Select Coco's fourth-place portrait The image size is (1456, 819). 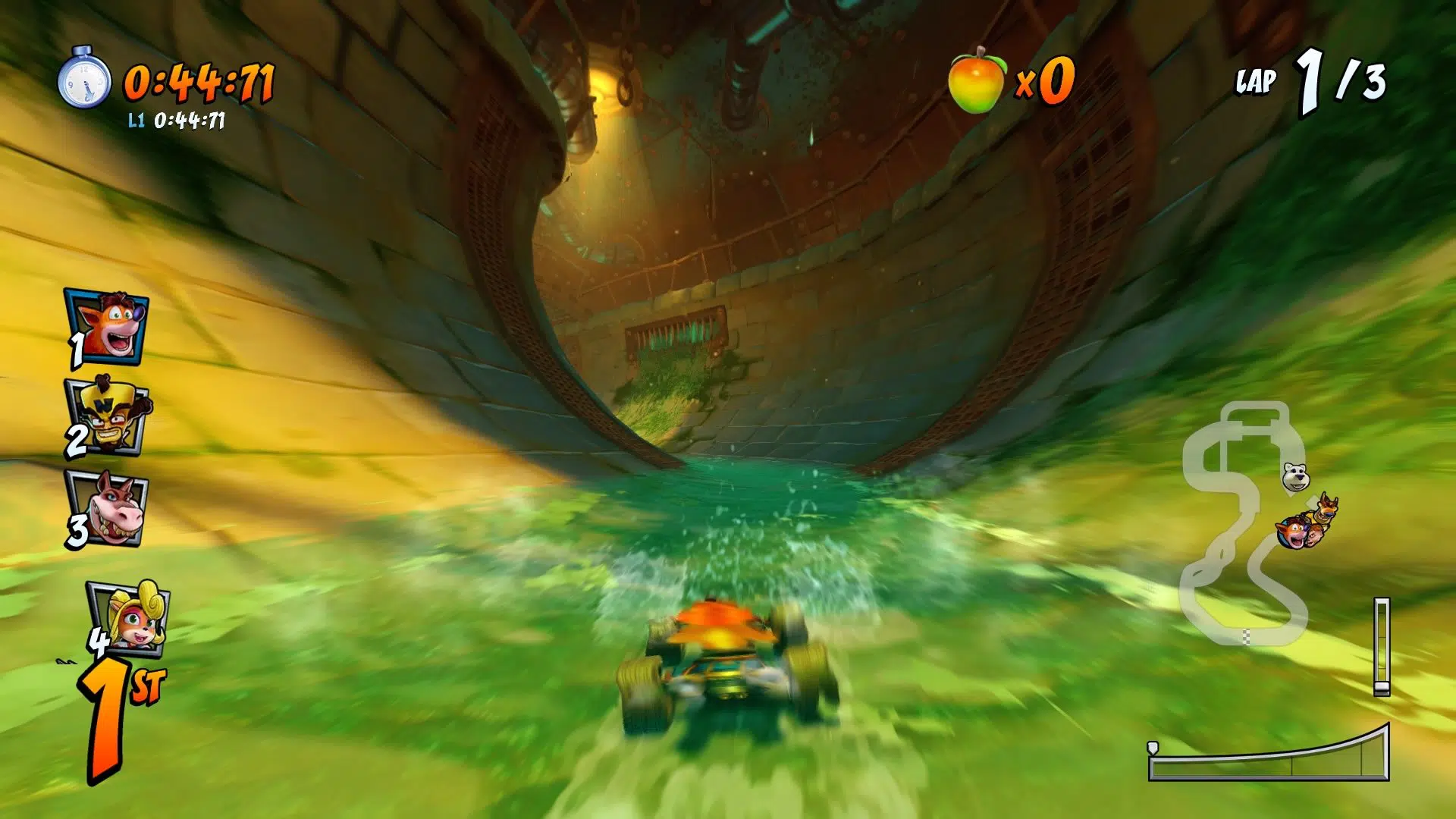click(130, 616)
